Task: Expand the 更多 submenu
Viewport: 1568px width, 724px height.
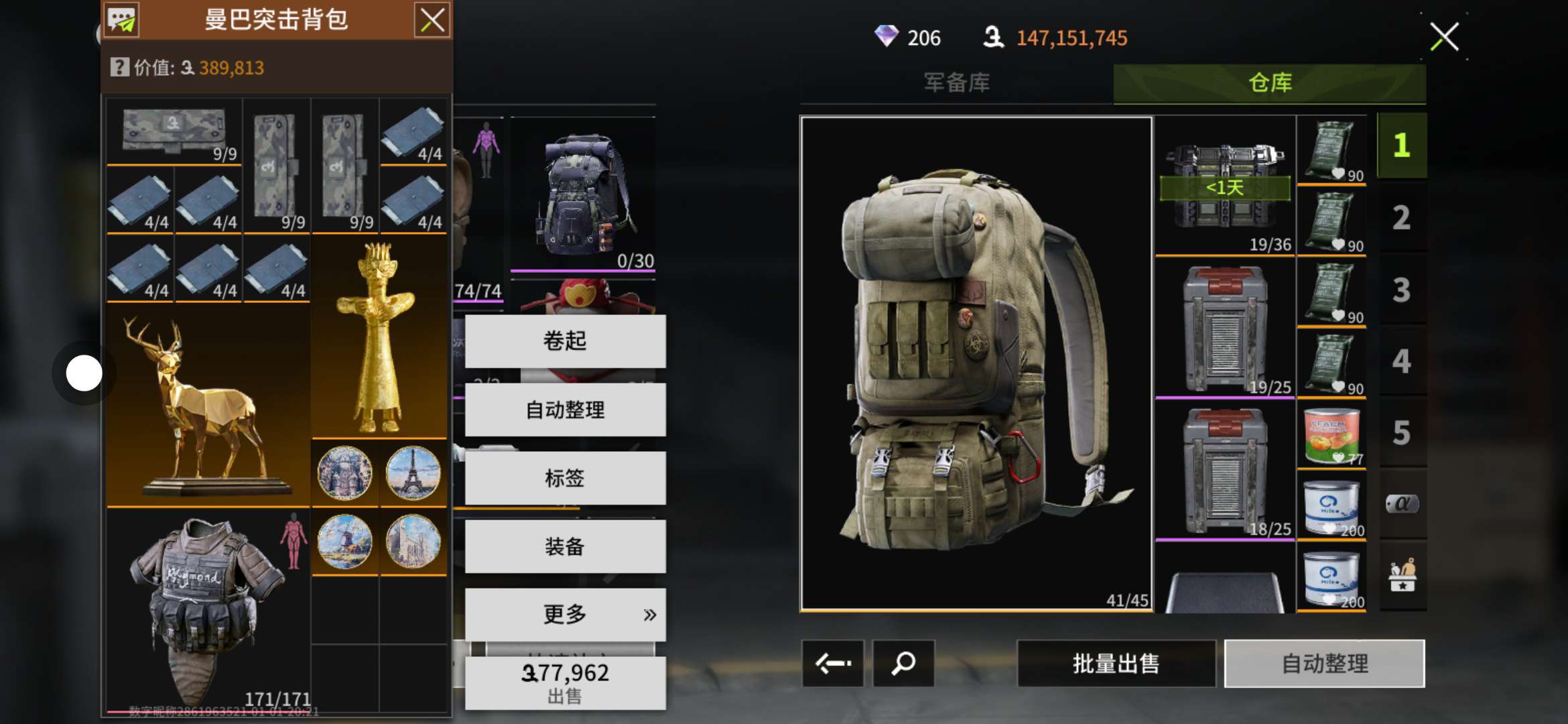Action: tap(565, 614)
